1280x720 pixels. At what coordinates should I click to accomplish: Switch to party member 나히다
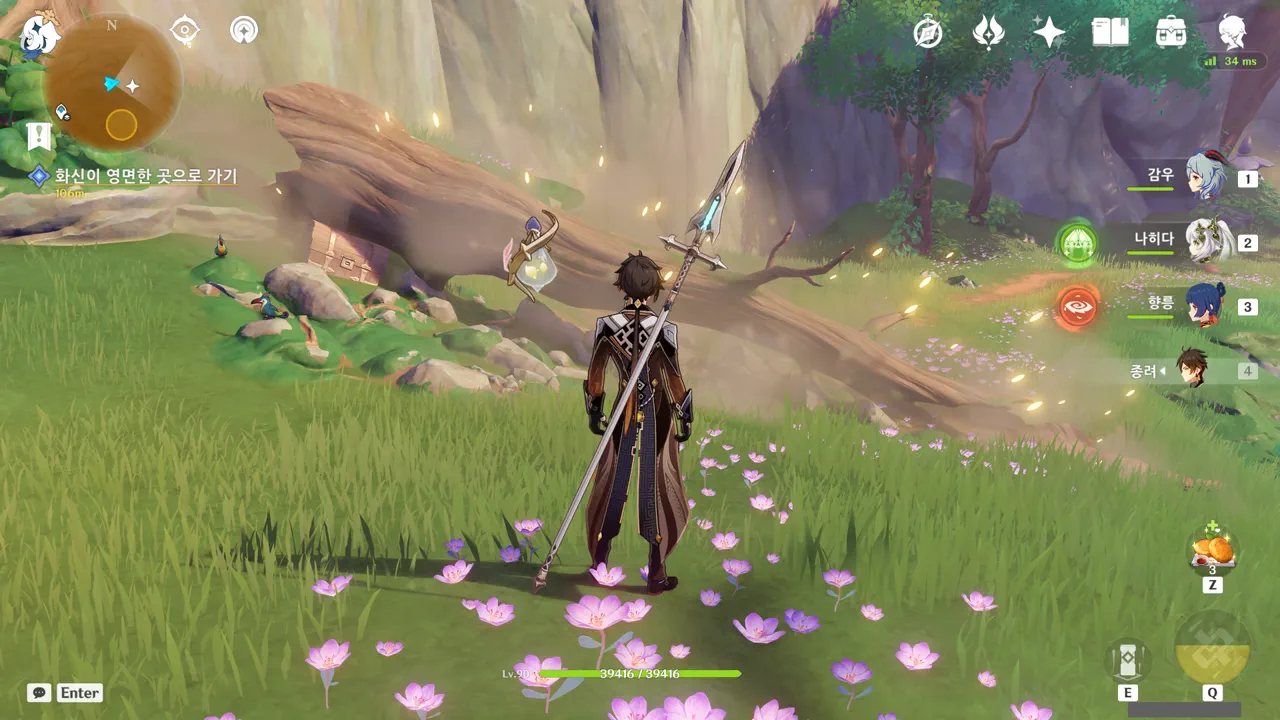click(1204, 241)
